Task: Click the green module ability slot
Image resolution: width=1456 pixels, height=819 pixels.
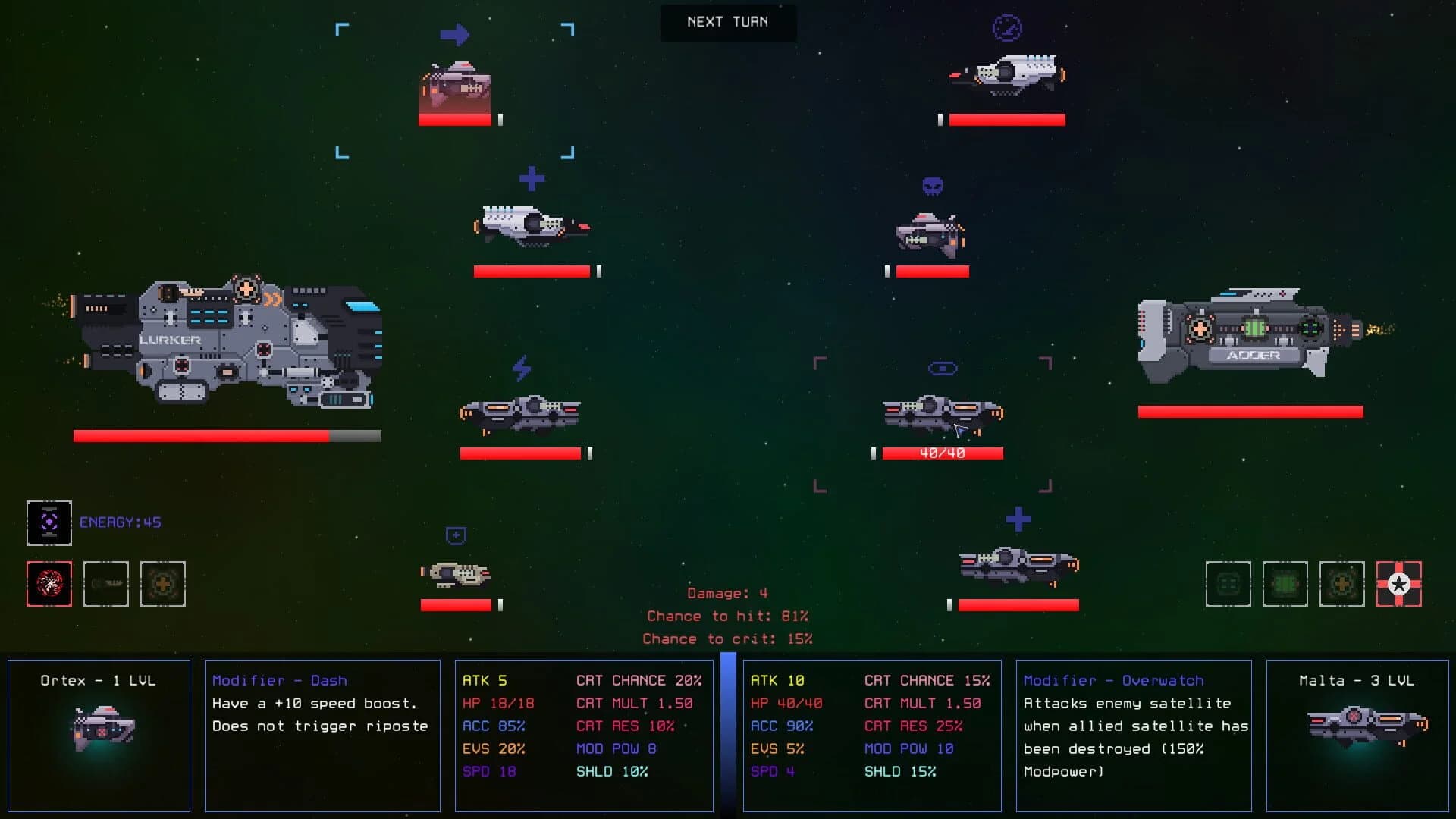Action: pyautogui.click(x=1285, y=584)
